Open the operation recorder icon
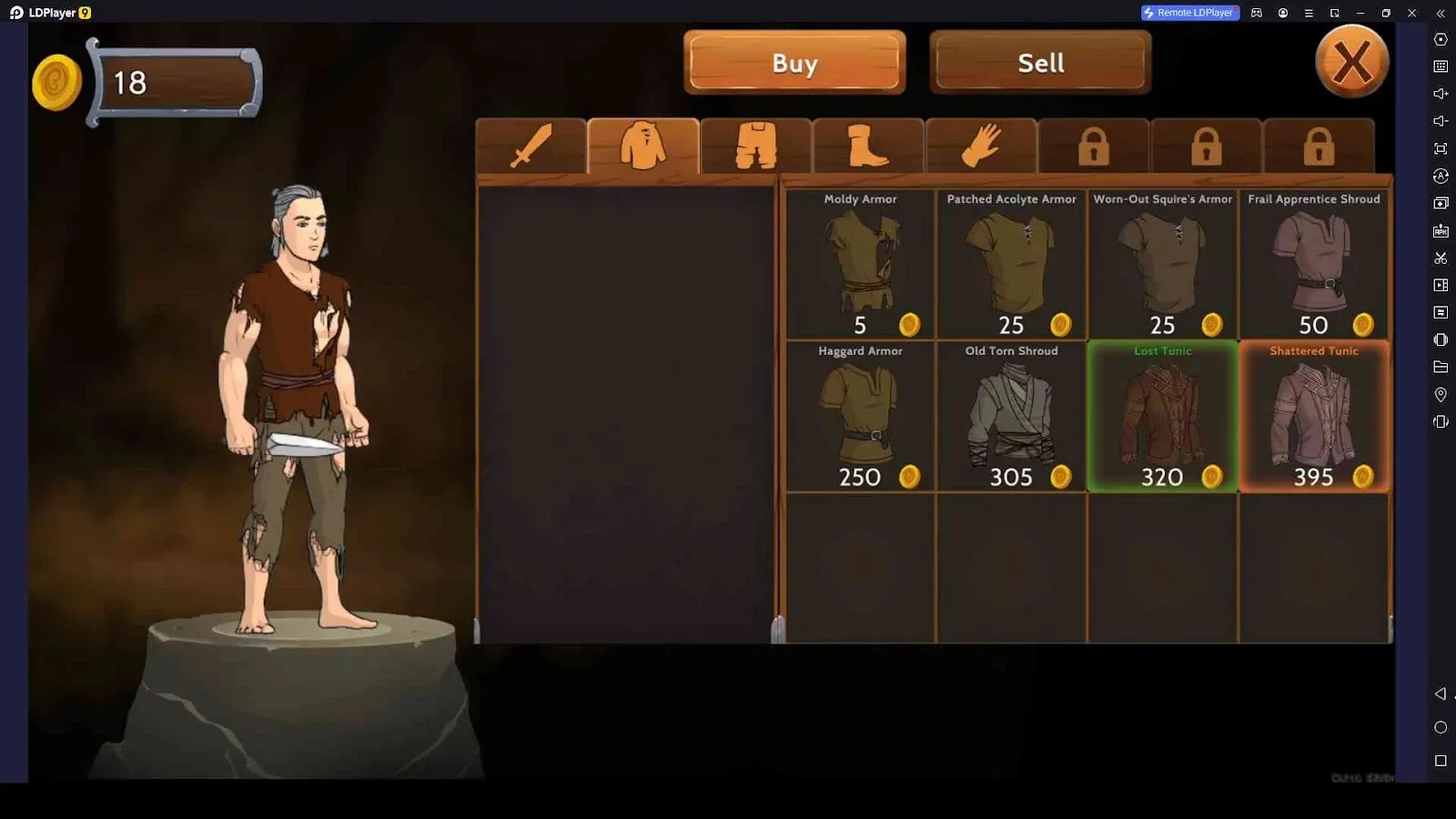 1441,284
